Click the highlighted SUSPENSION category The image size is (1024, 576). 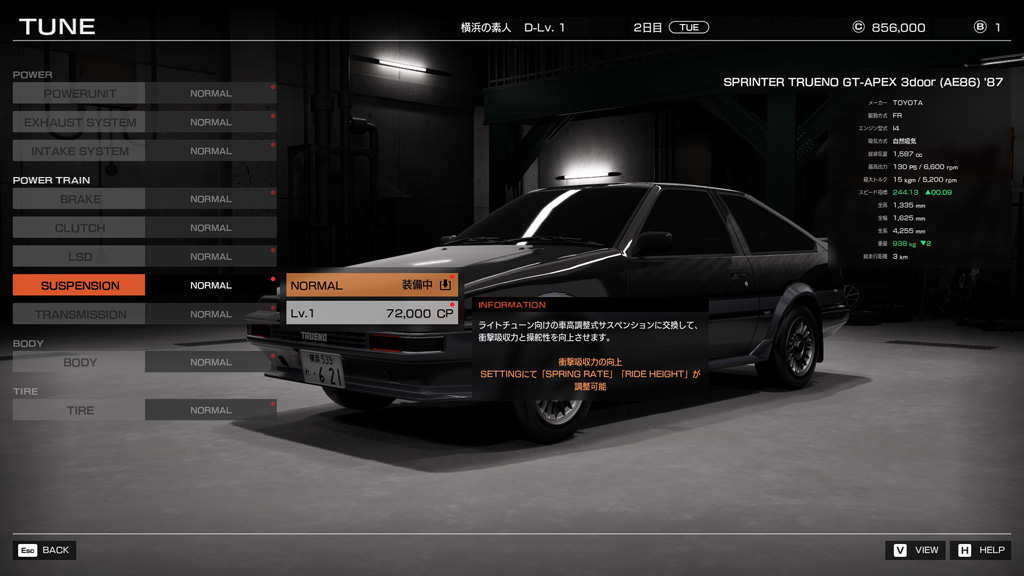click(x=79, y=286)
